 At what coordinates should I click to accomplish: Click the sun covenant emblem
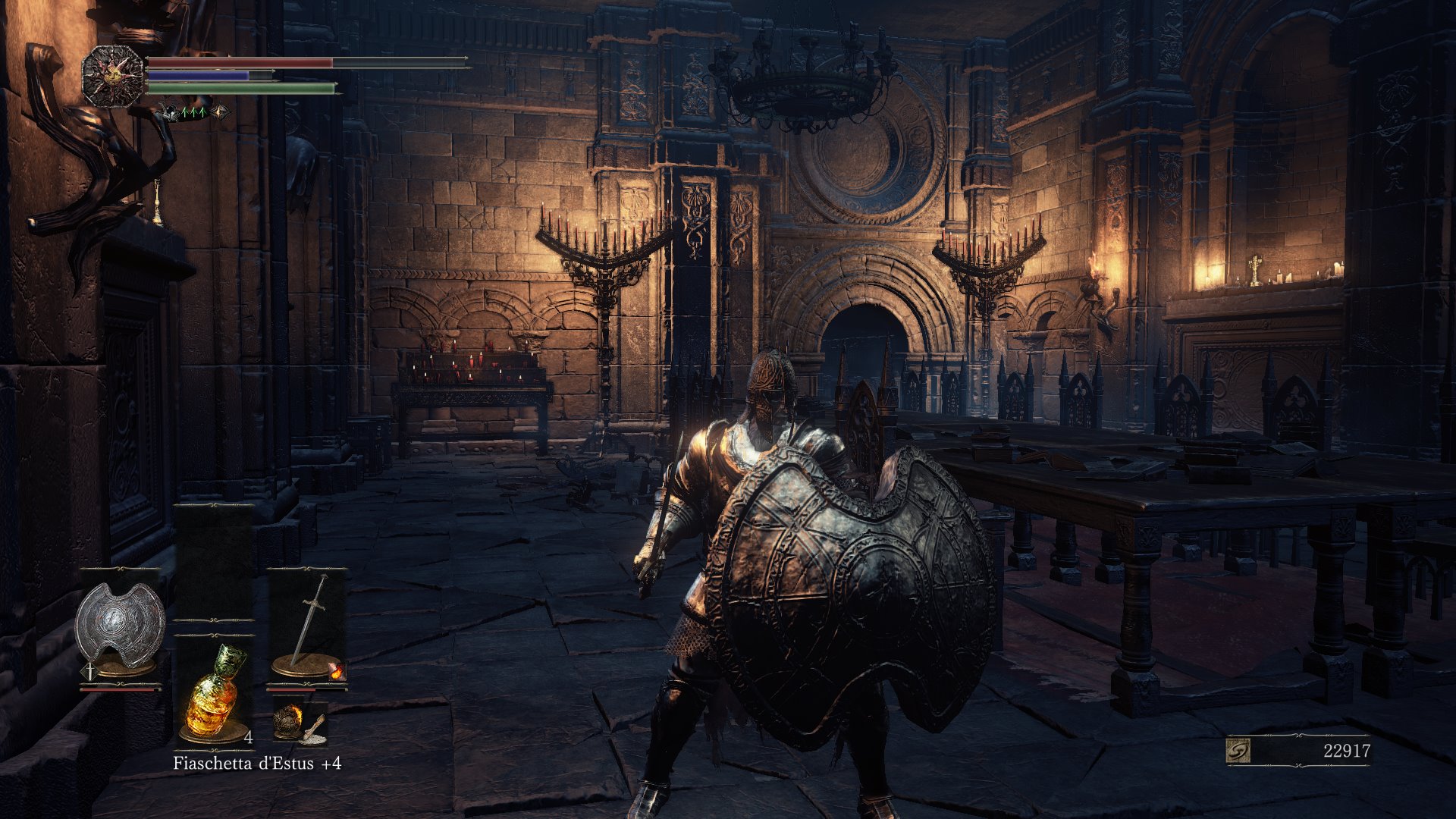pos(112,76)
